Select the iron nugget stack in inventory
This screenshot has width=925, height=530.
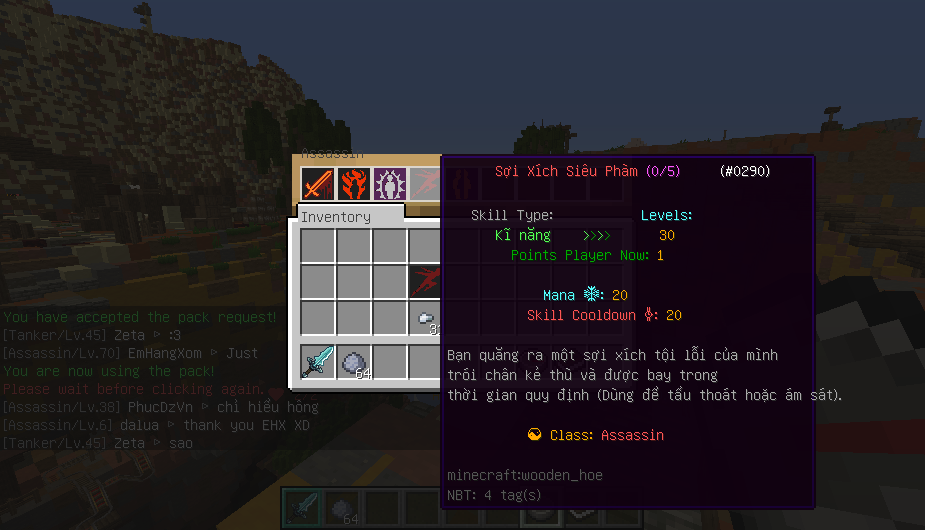pyautogui.click(x=426, y=318)
